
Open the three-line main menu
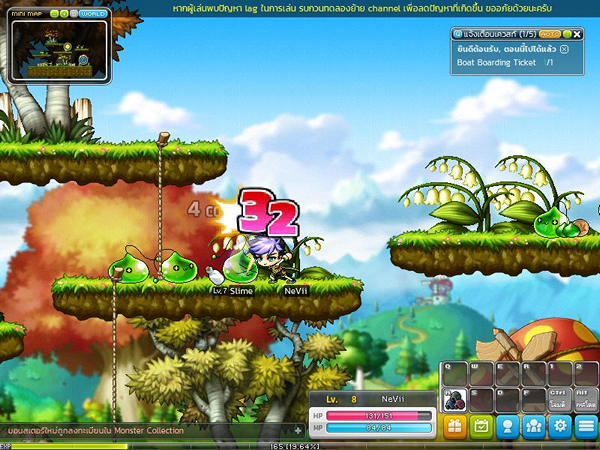(x=586, y=426)
